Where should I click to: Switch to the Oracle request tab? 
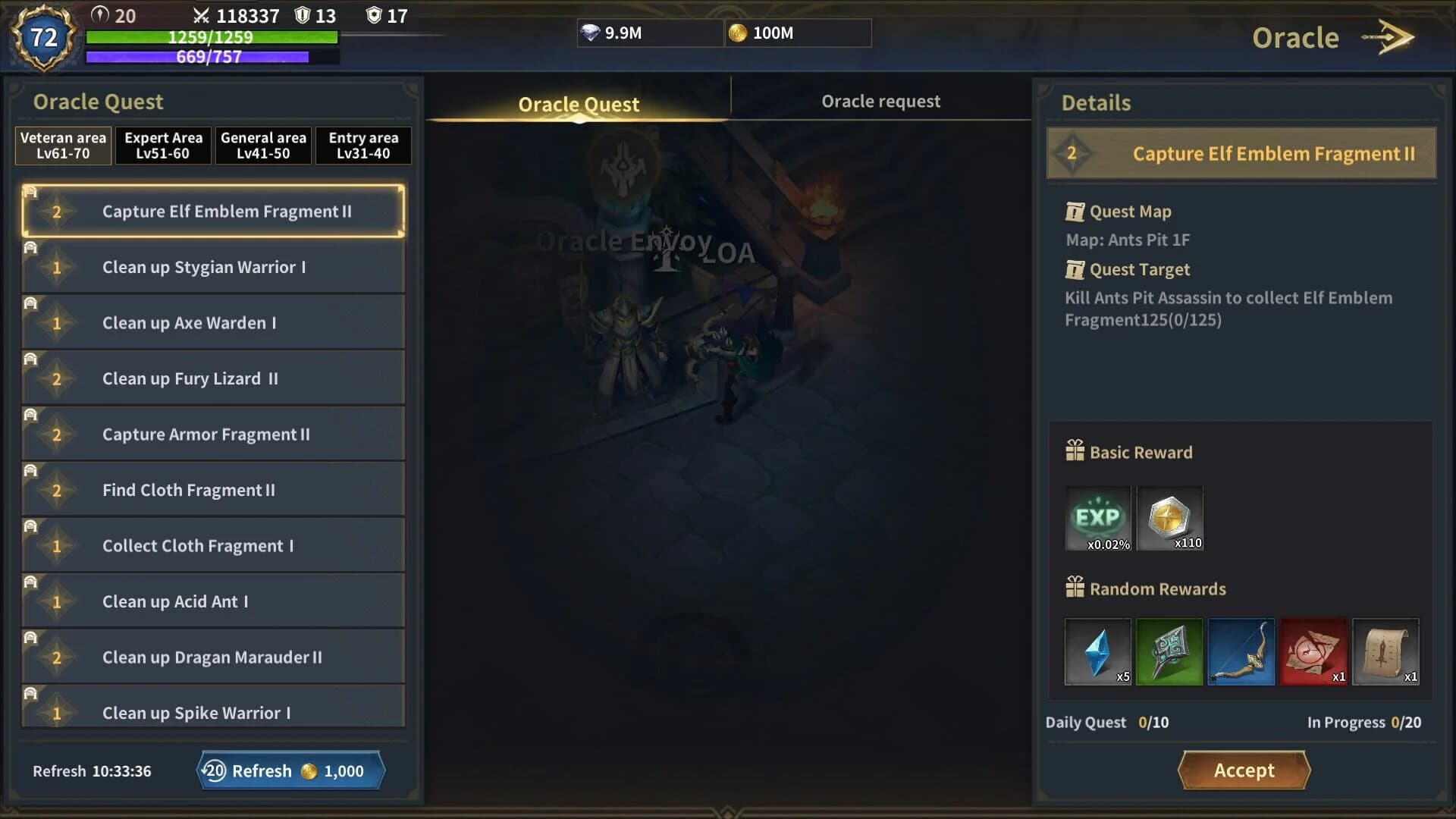tap(881, 101)
